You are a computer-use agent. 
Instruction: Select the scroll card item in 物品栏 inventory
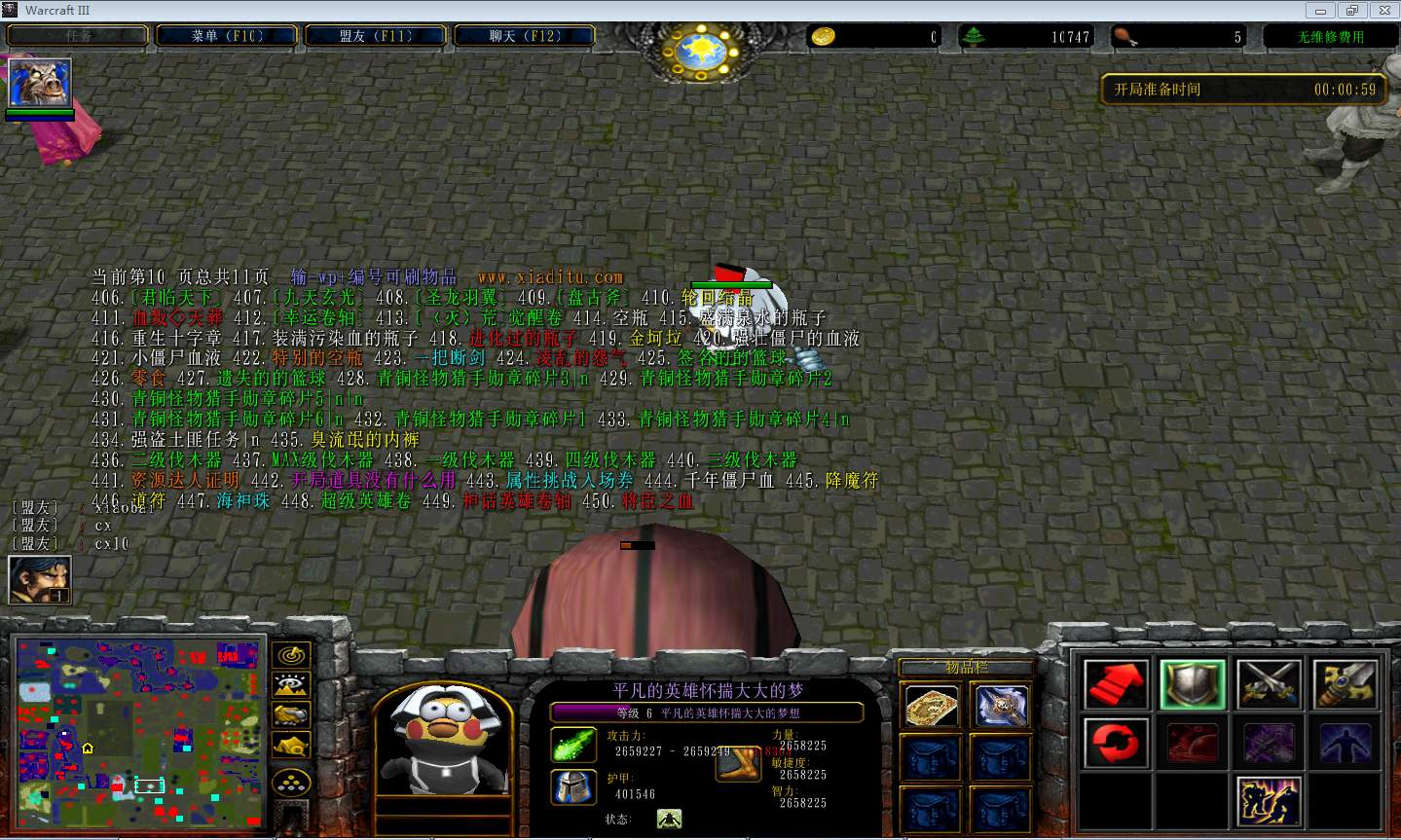(x=930, y=706)
